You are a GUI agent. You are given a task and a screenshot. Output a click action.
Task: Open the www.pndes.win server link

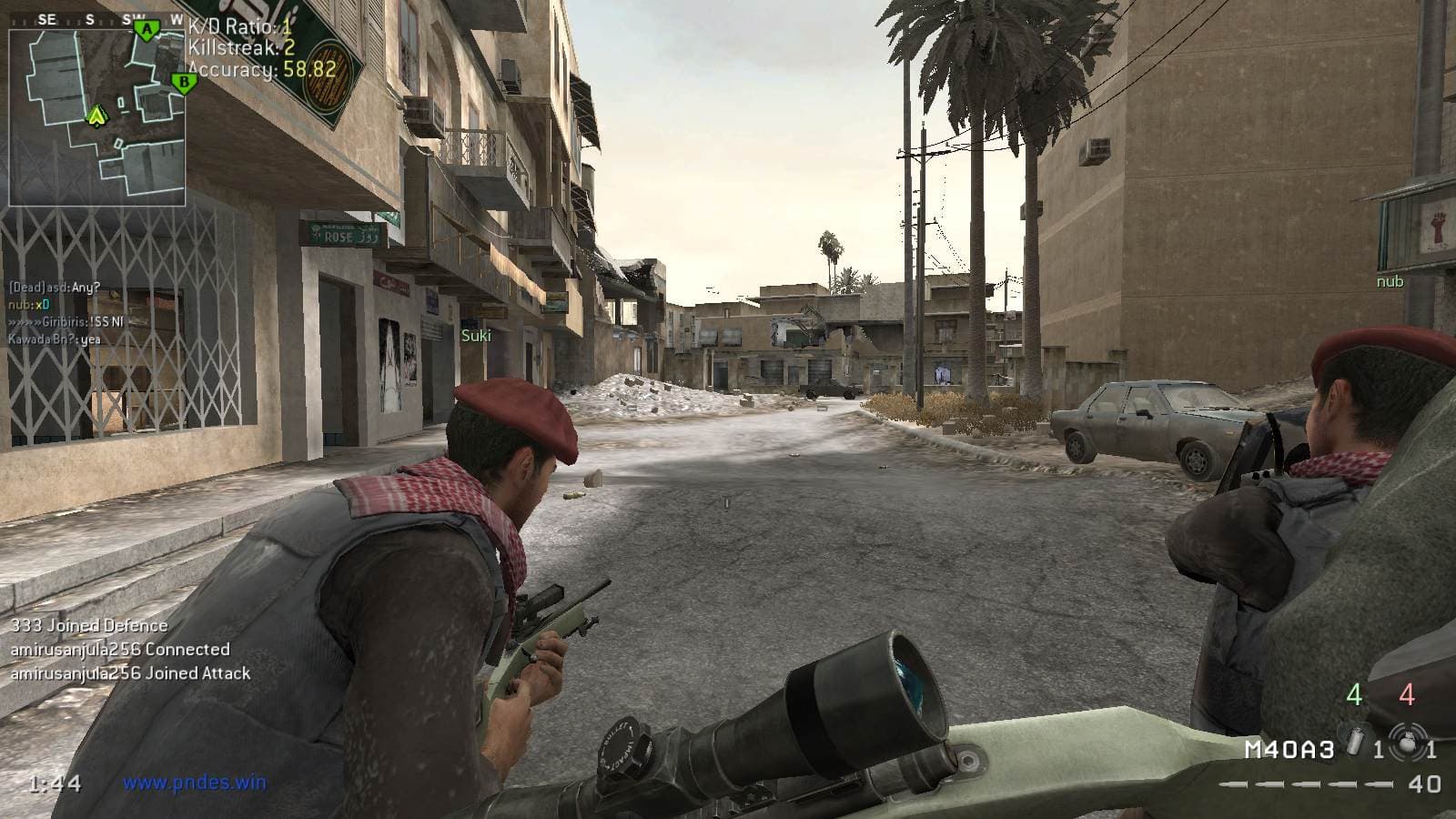click(x=194, y=782)
